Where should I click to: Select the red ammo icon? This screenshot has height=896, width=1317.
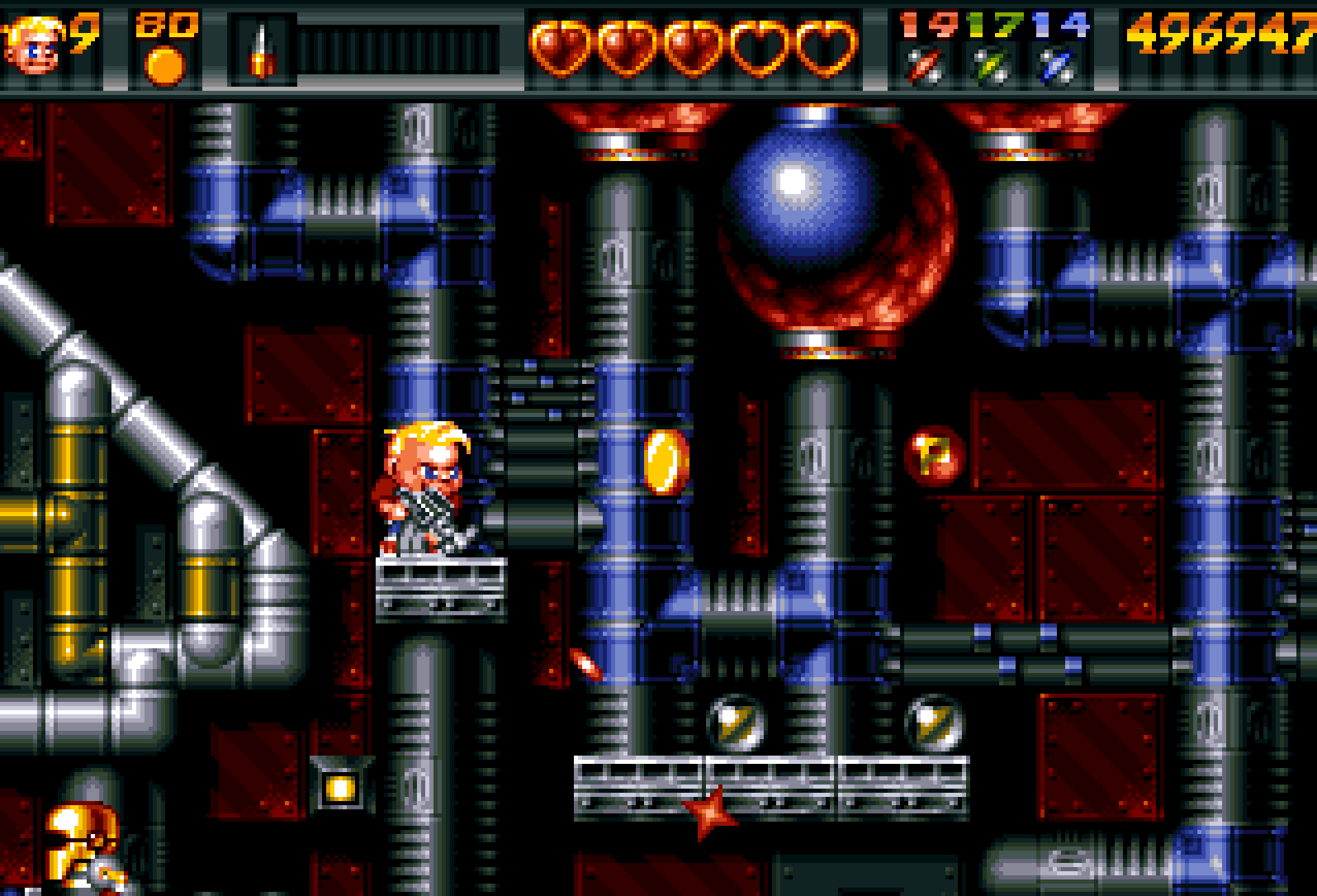[924, 67]
